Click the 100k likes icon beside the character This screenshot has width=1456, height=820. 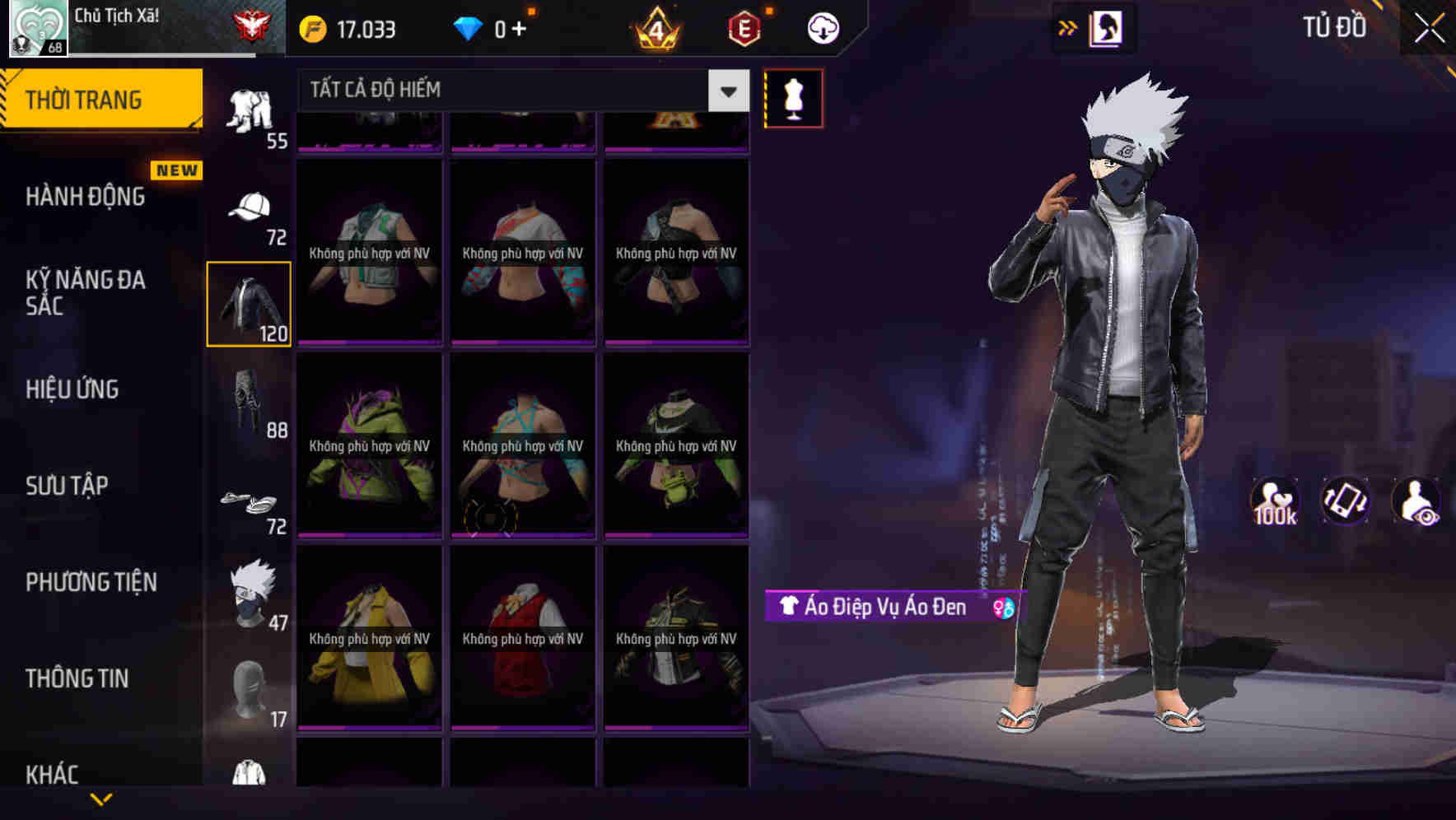[1276, 502]
